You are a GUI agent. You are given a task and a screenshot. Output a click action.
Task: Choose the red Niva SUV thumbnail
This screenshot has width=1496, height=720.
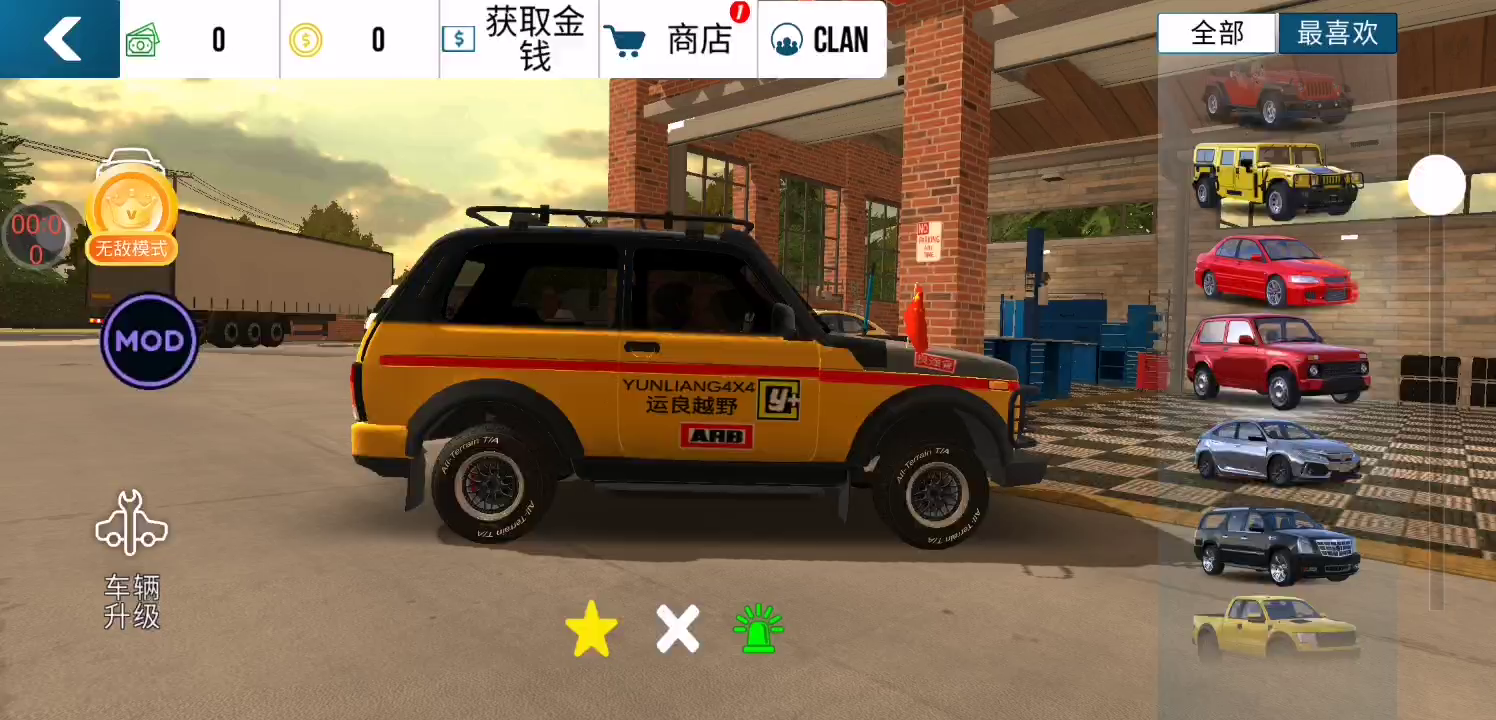pyautogui.click(x=1278, y=359)
